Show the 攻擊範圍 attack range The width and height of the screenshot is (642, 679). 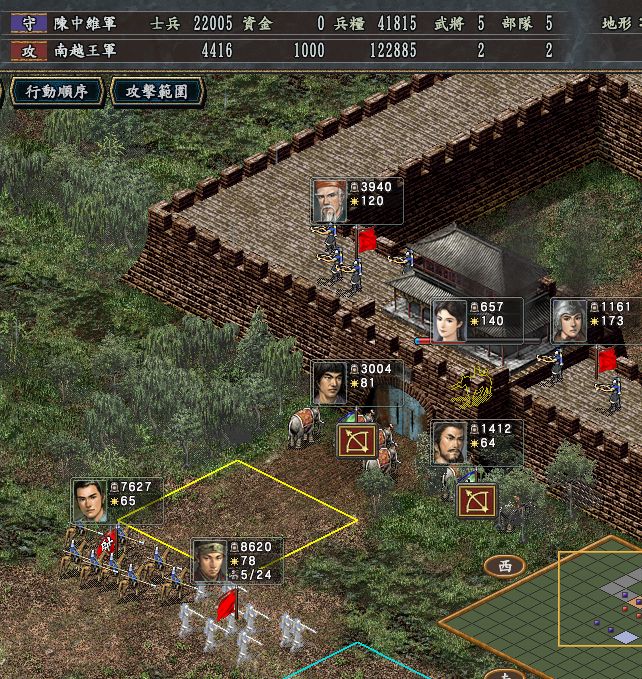coord(157,92)
